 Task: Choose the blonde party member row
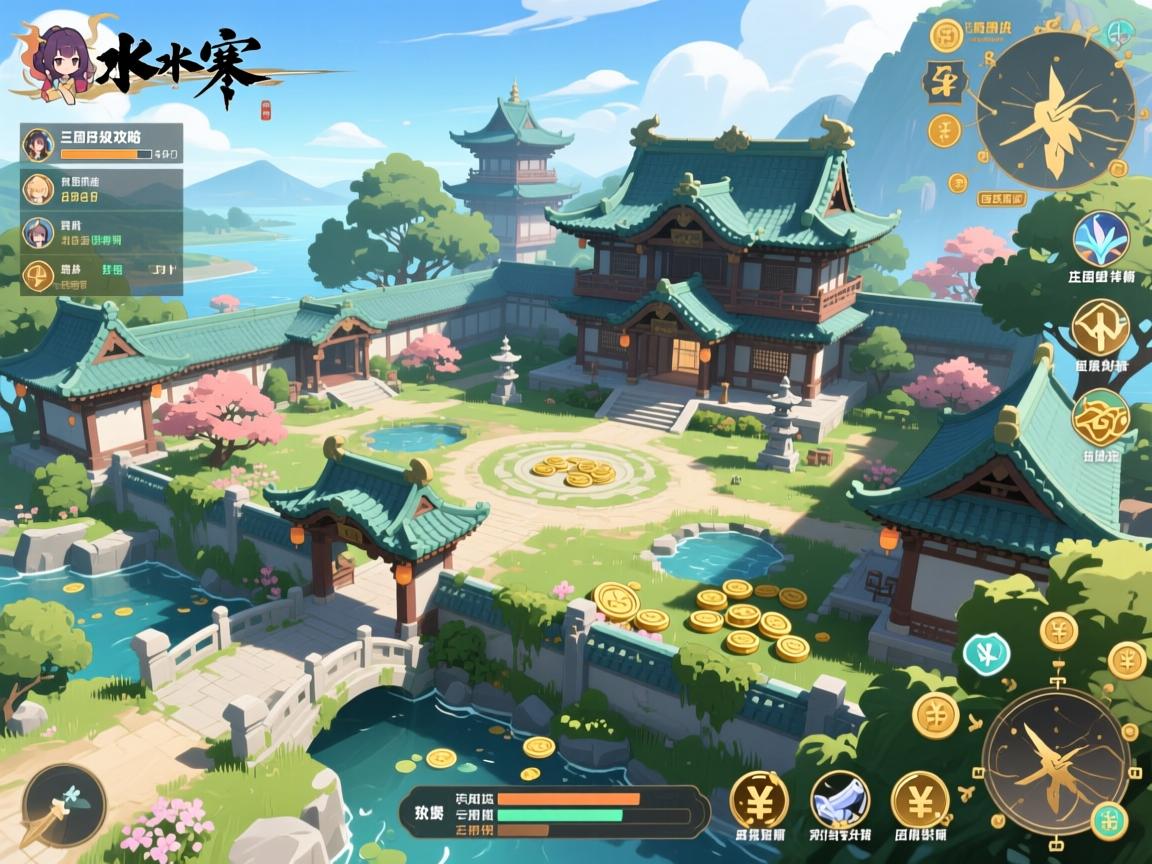point(100,189)
